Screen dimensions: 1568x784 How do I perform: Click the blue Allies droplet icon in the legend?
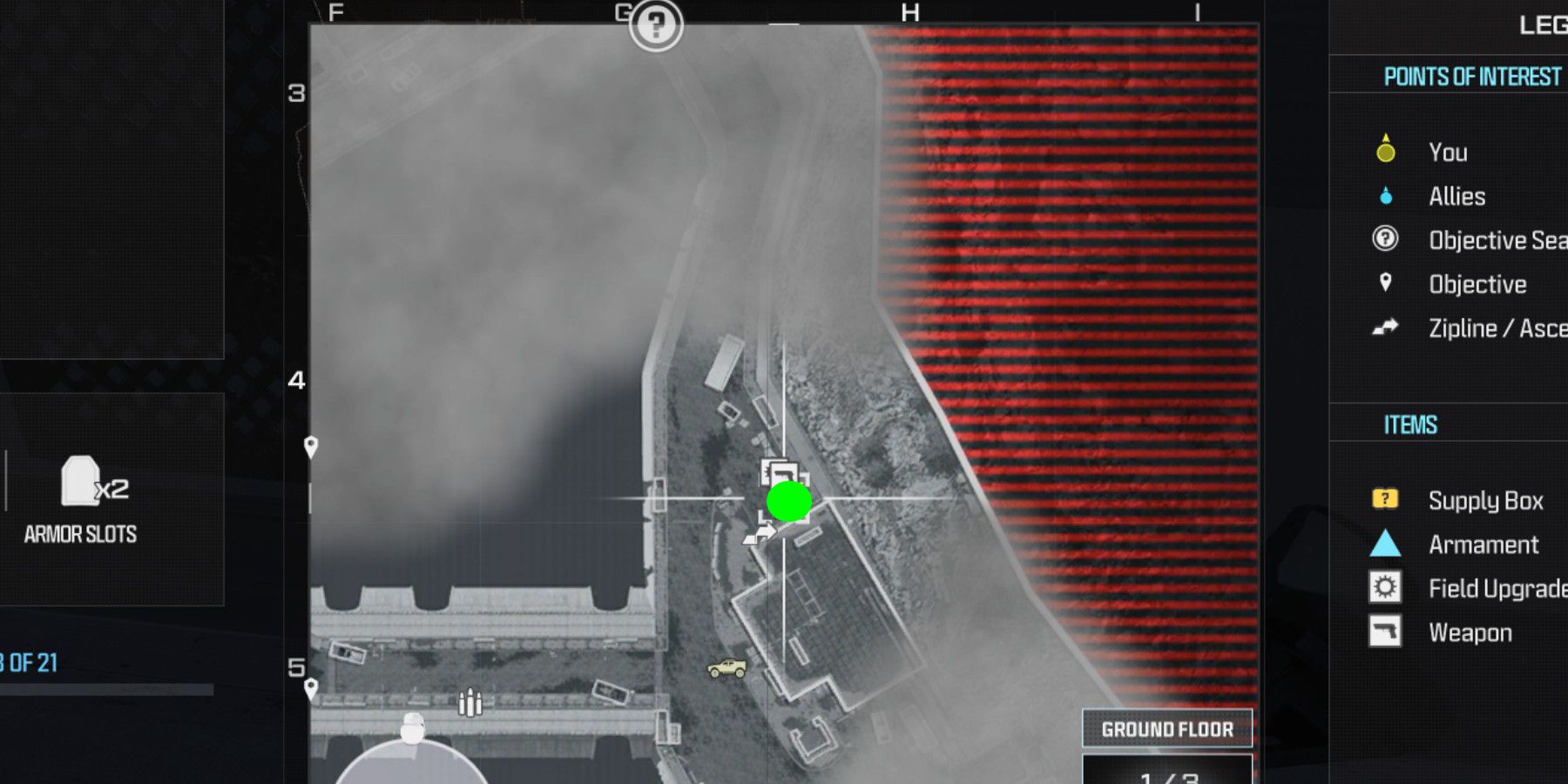coord(1387,196)
